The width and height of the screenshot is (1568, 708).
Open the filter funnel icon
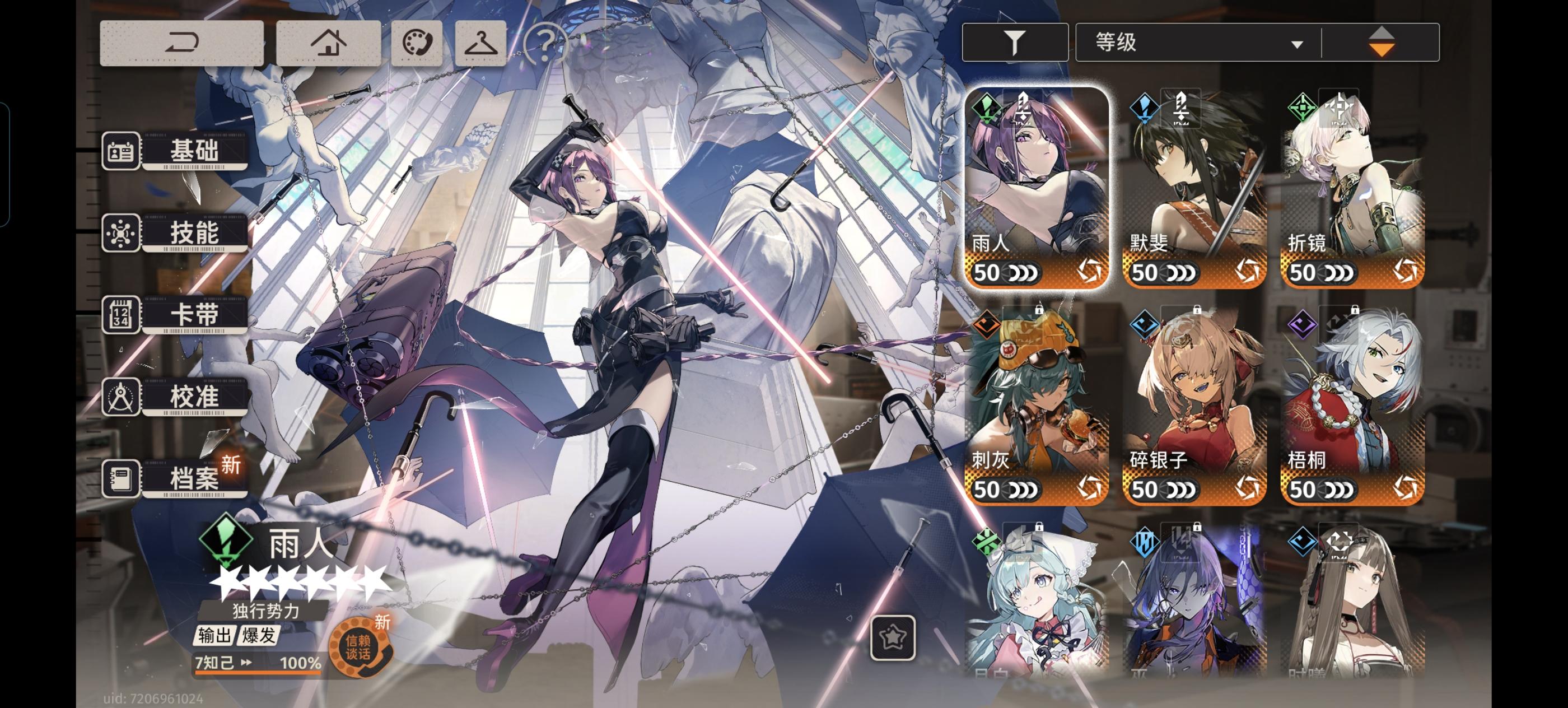[x=1015, y=42]
